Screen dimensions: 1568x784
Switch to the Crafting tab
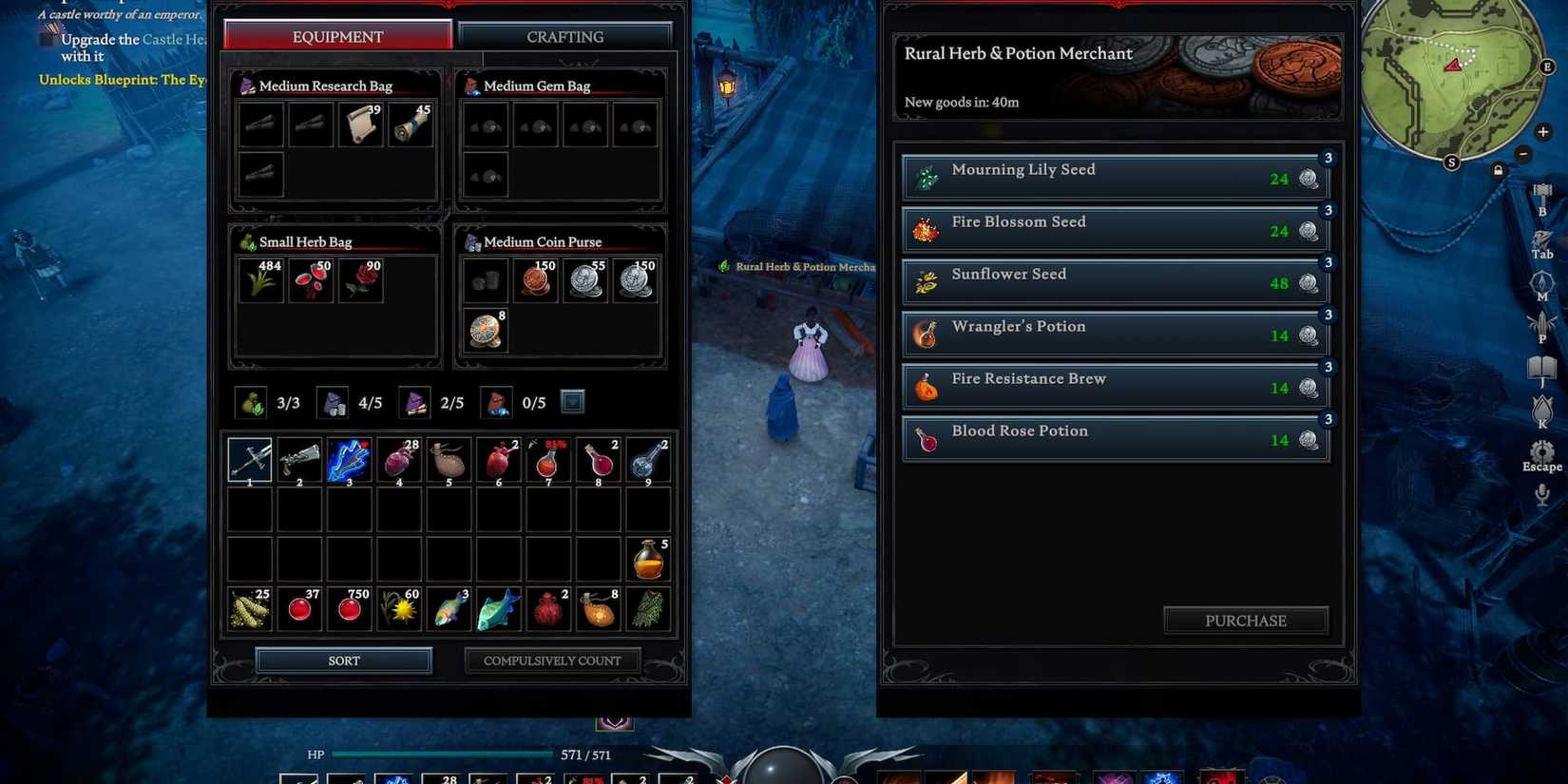tap(564, 37)
